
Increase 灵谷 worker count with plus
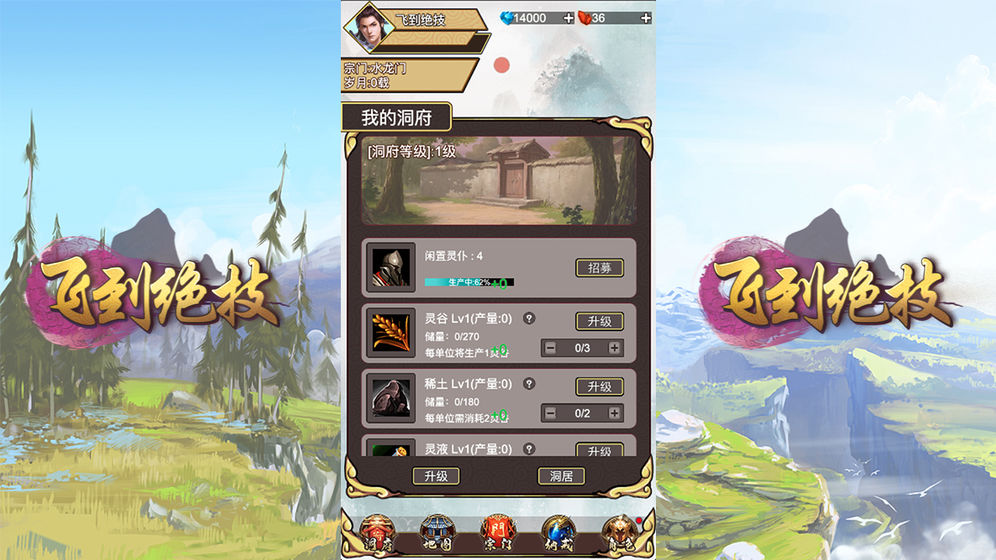tap(614, 348)
